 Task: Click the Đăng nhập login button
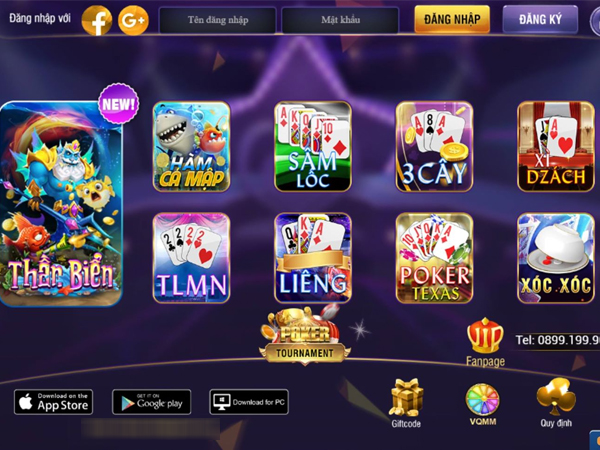pyautogui.click(x=452, y=19)
